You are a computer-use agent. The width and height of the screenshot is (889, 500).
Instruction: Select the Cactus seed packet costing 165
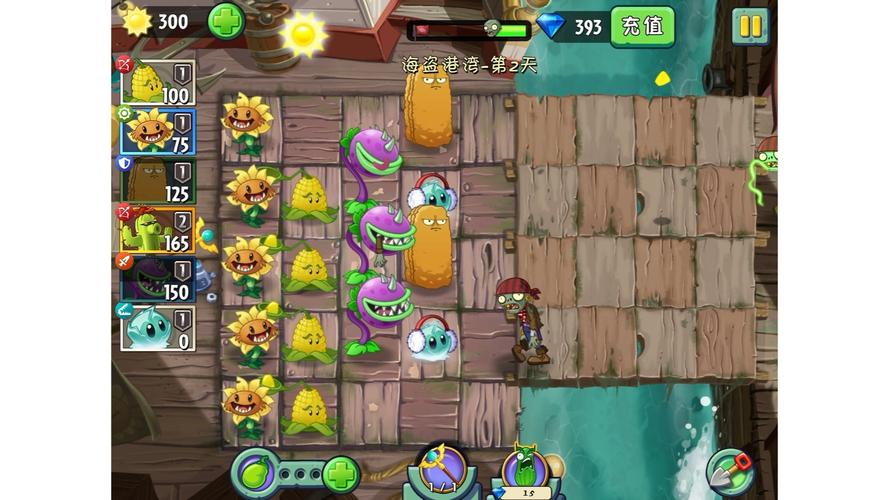tap(157, 229)
